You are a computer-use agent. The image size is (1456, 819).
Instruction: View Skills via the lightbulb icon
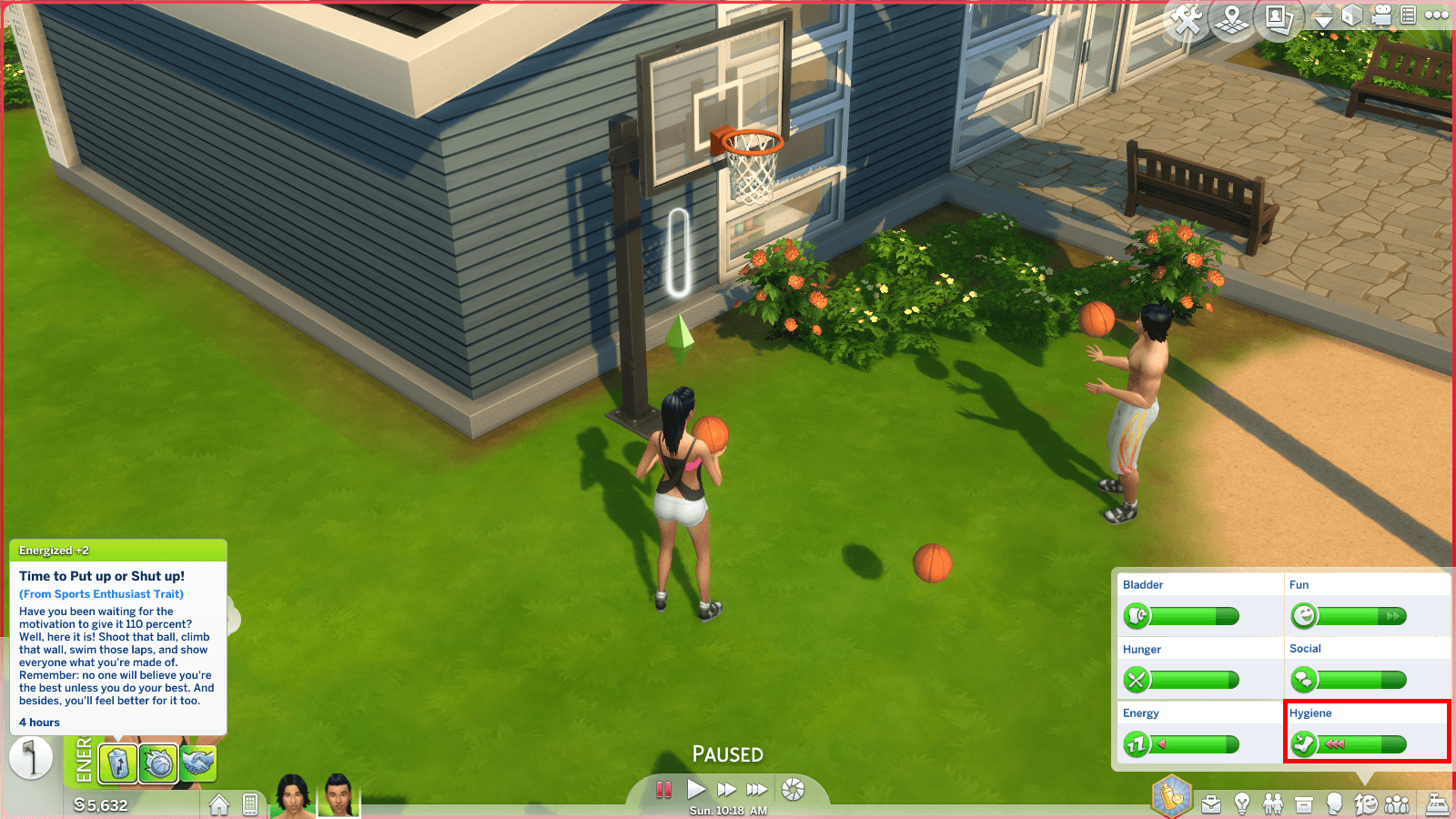1241,803
